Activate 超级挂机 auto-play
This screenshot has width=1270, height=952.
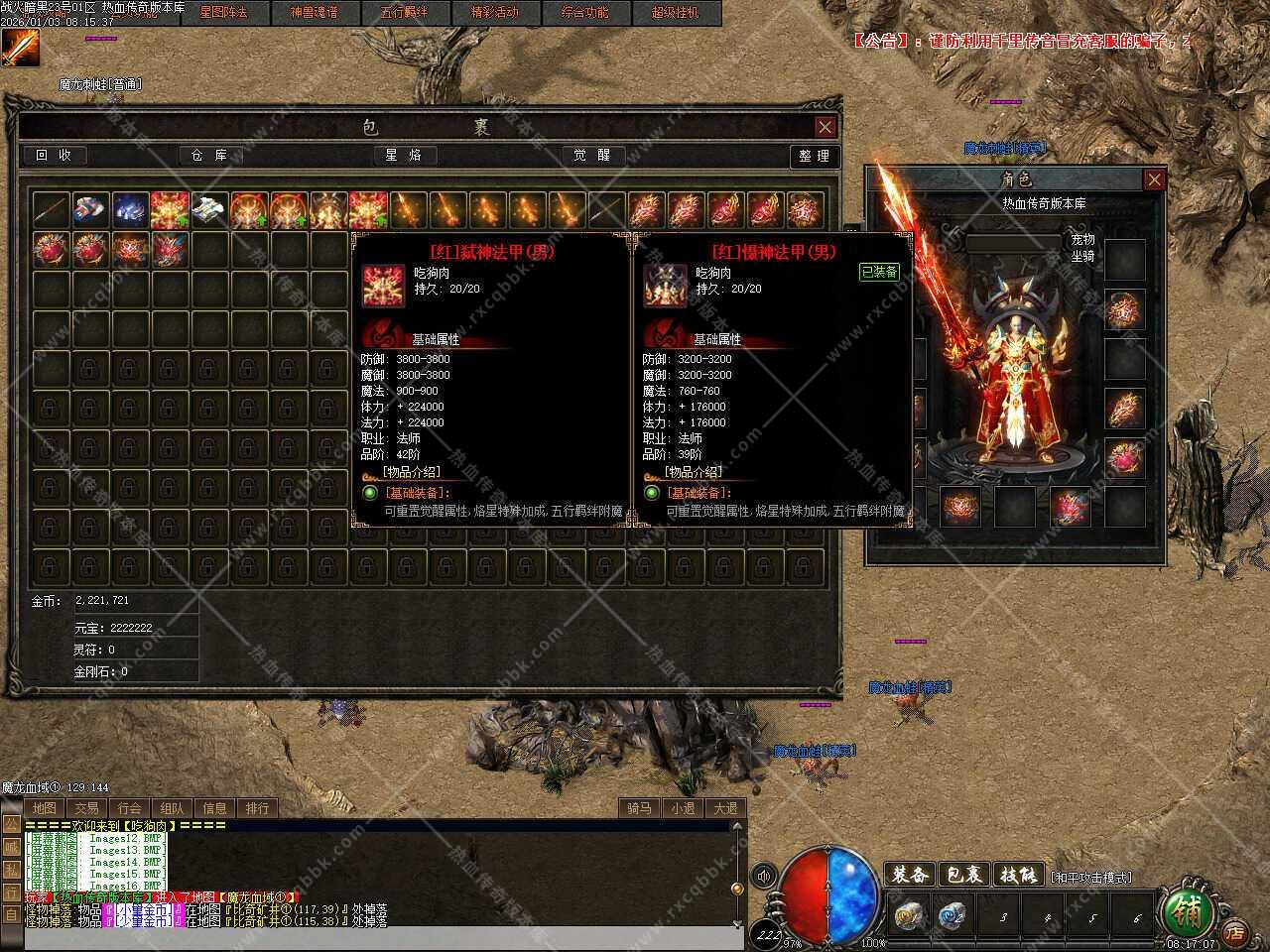(x=675, y=13)
